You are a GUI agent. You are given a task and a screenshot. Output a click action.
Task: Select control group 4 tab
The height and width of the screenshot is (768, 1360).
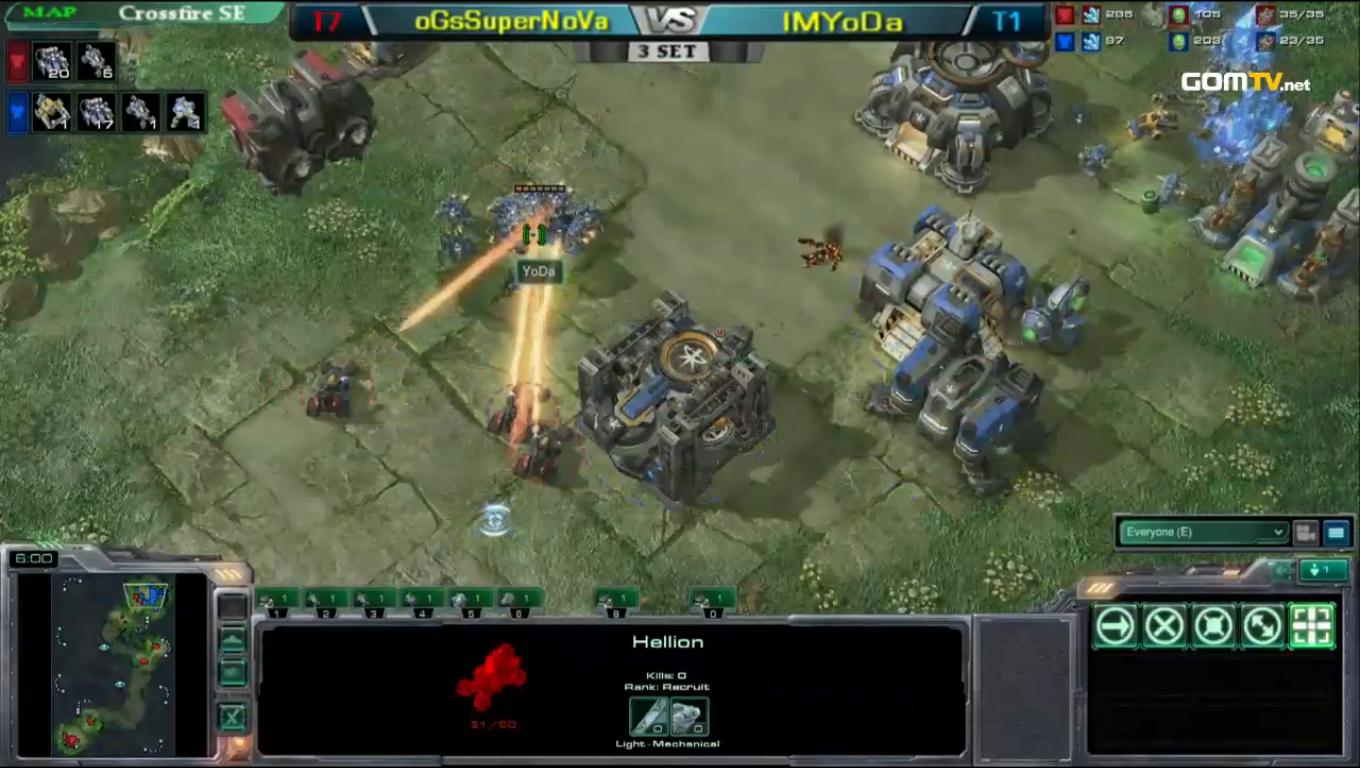422,600
